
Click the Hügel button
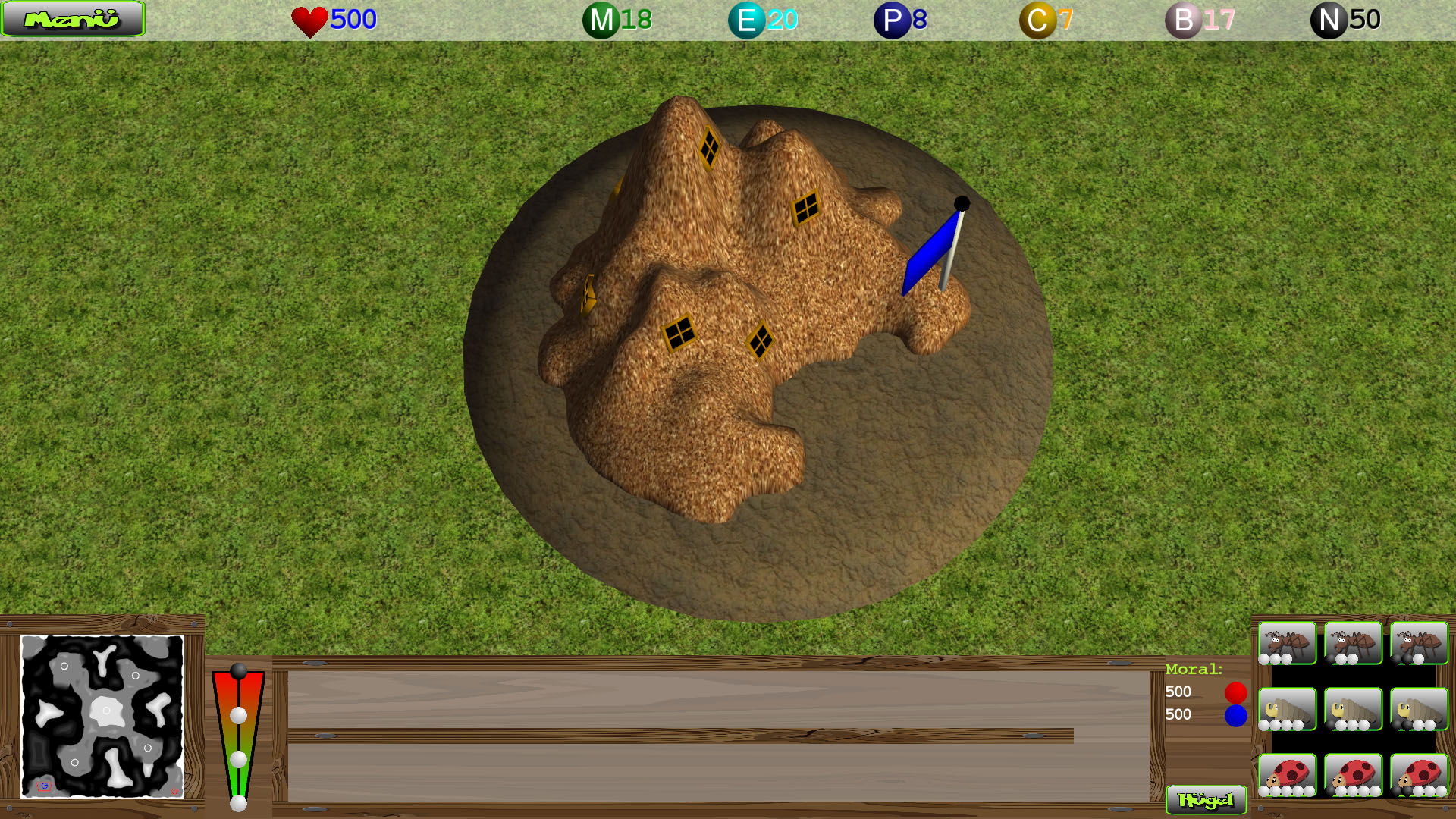(x=1206, y=800)
